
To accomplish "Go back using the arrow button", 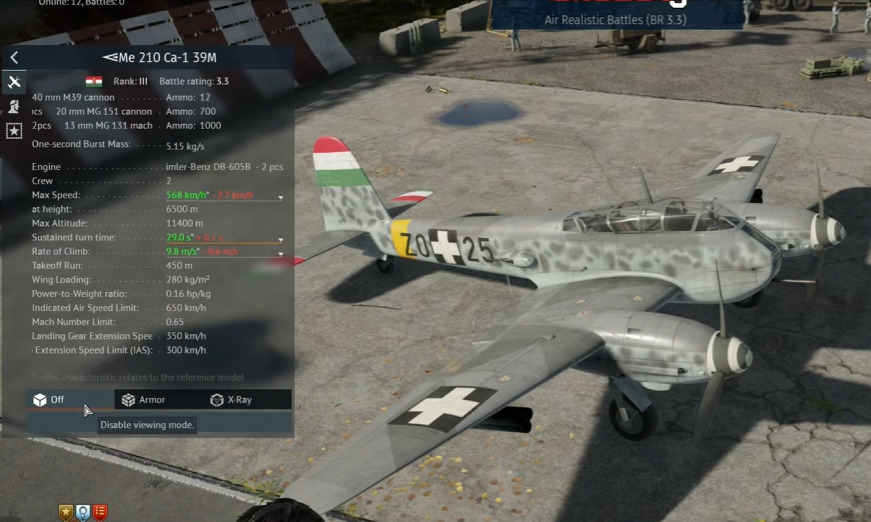I will [14, 58].
